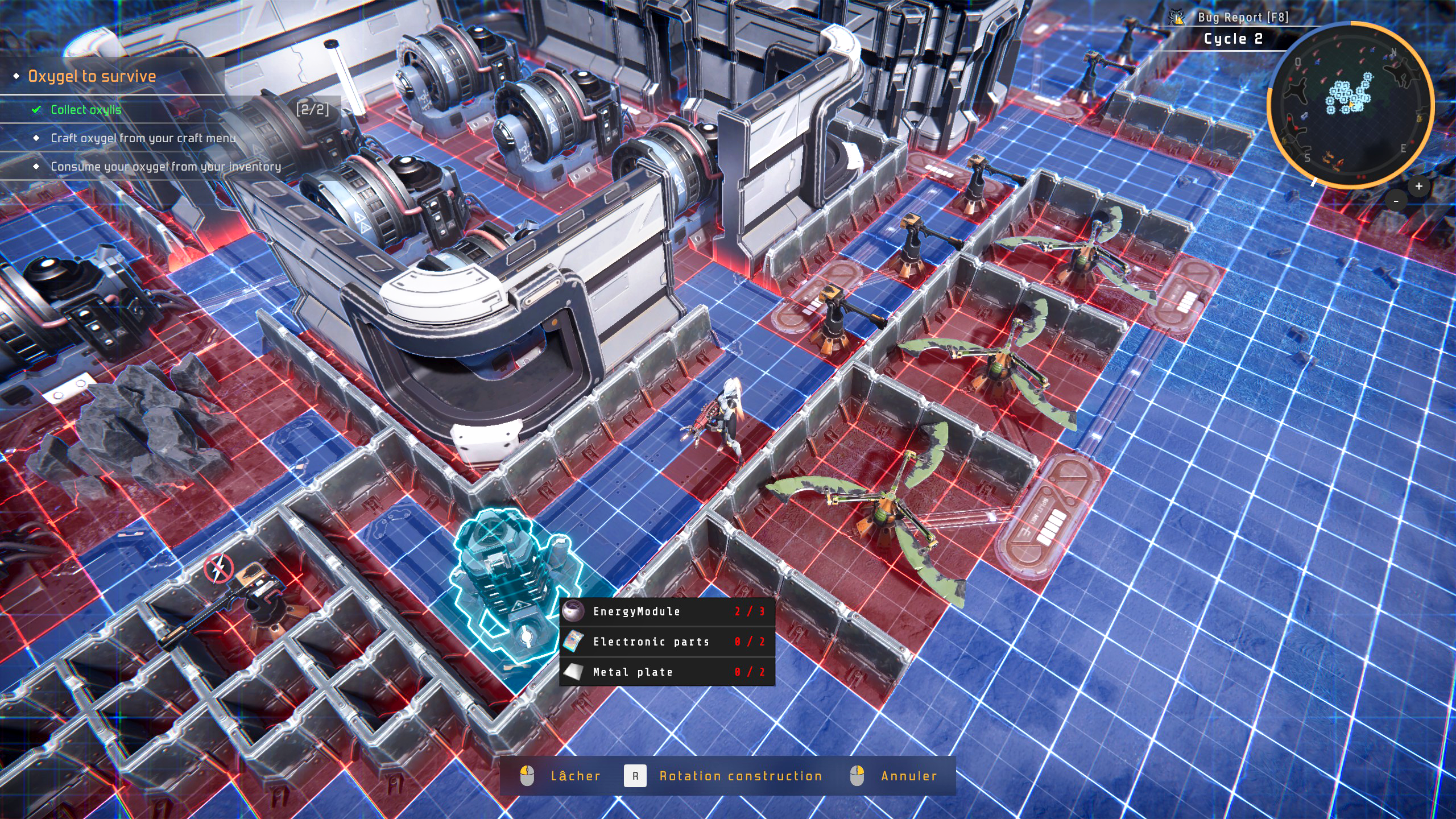Select the Craft oxygel objective line
The width and height of the screenshot is (1456, 819).
coord(143,138)
